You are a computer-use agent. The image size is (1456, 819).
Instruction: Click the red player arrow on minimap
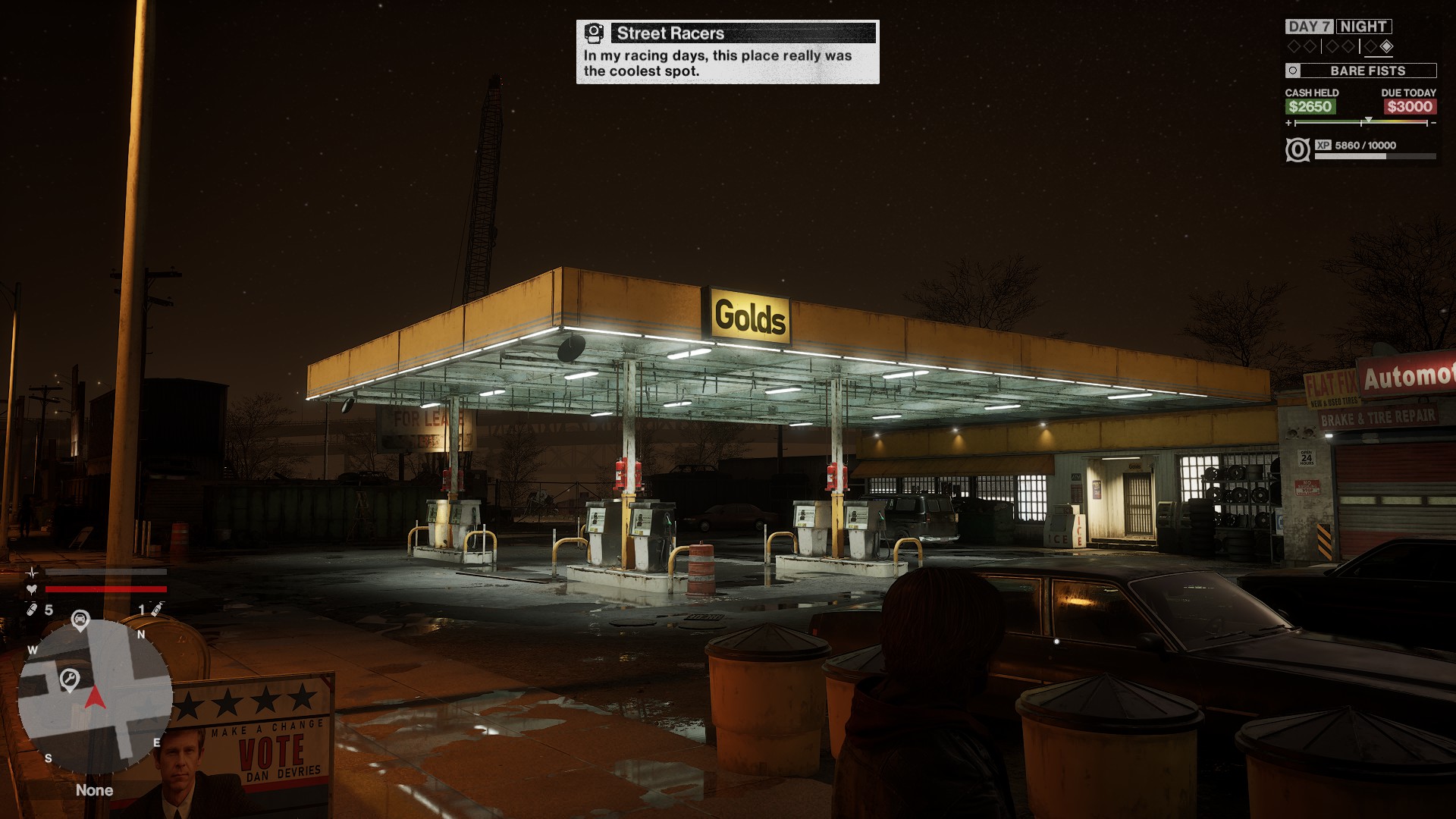click(95, 698)
